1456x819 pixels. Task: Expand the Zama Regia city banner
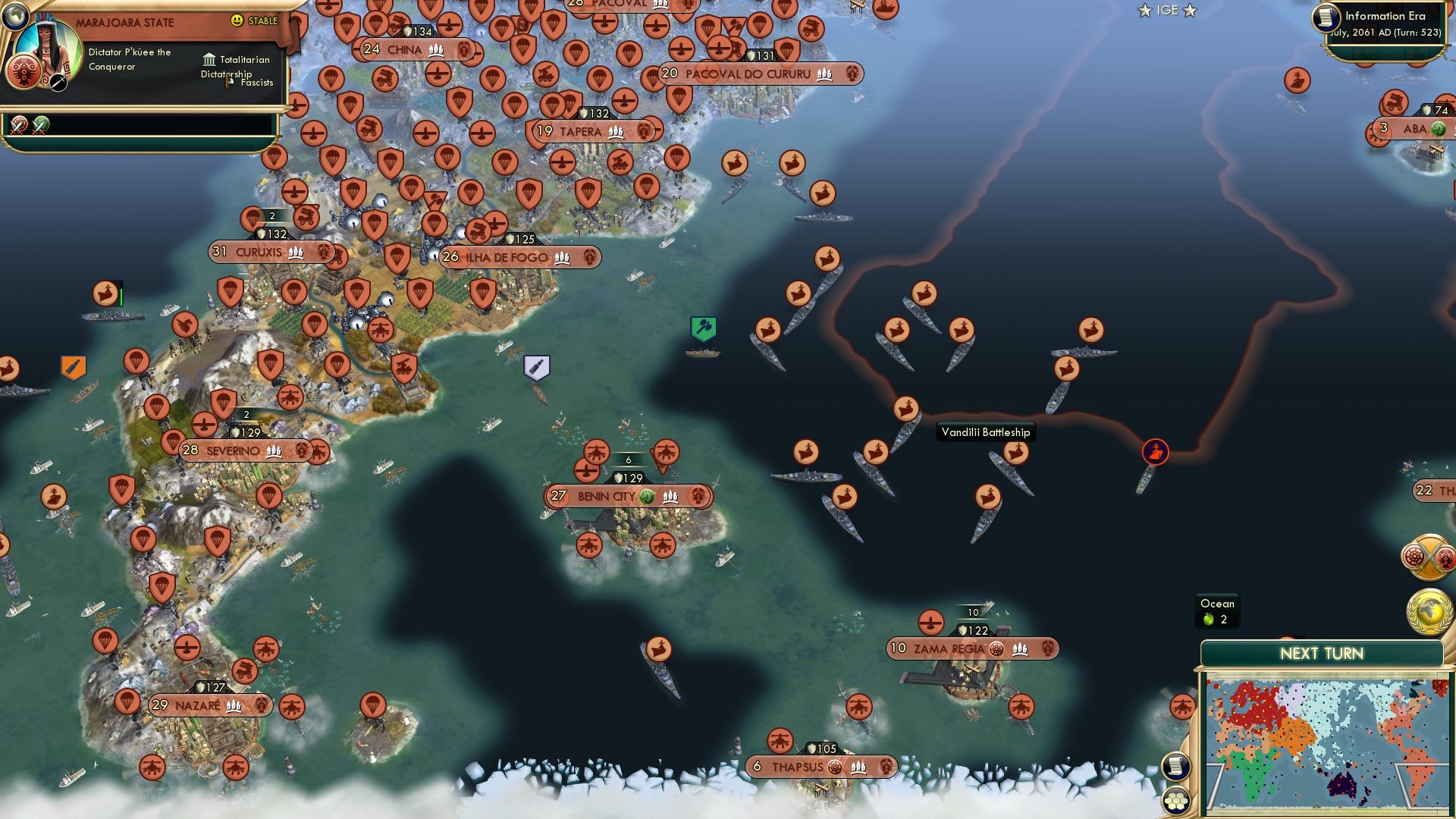click(971, 649)
